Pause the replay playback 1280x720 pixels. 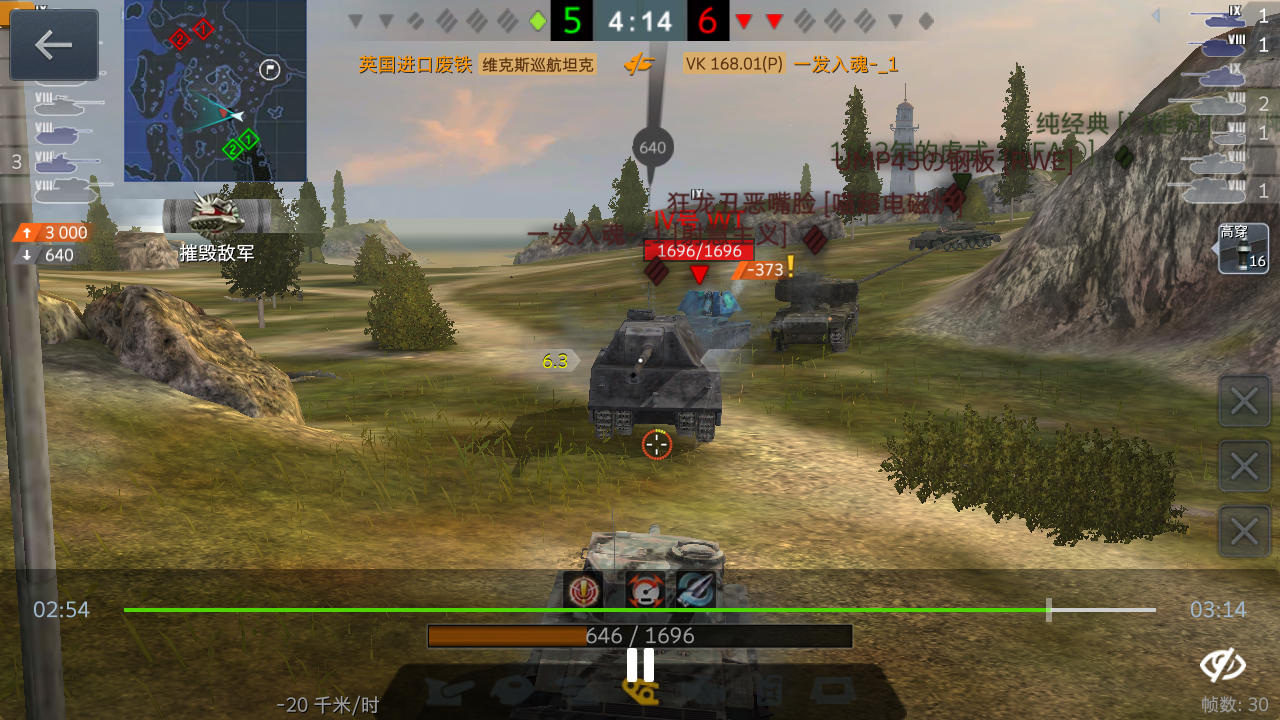pyautogui.click(x=640, y=662)
